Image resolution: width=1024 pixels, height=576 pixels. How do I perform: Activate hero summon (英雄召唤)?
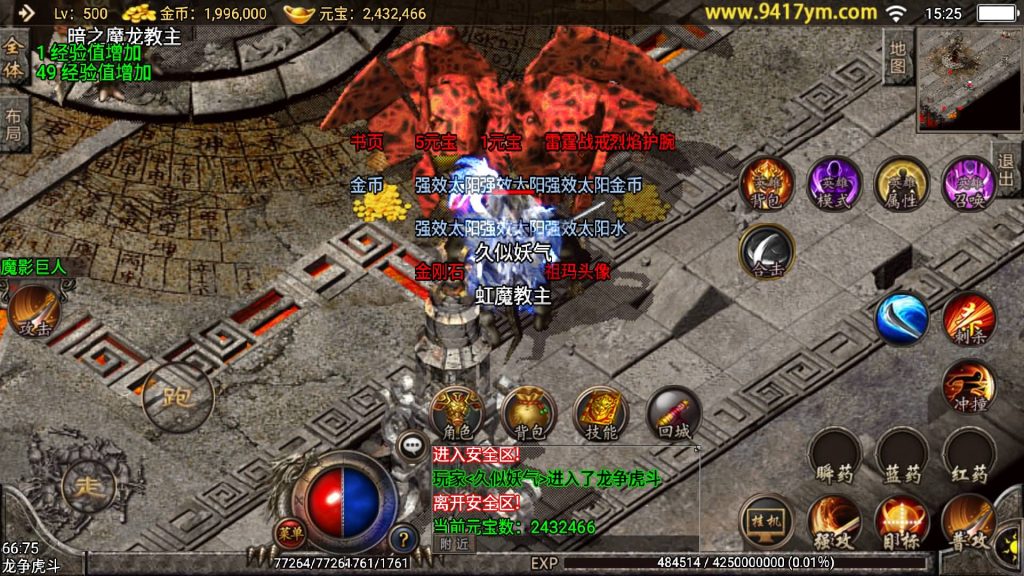(968, 183)
